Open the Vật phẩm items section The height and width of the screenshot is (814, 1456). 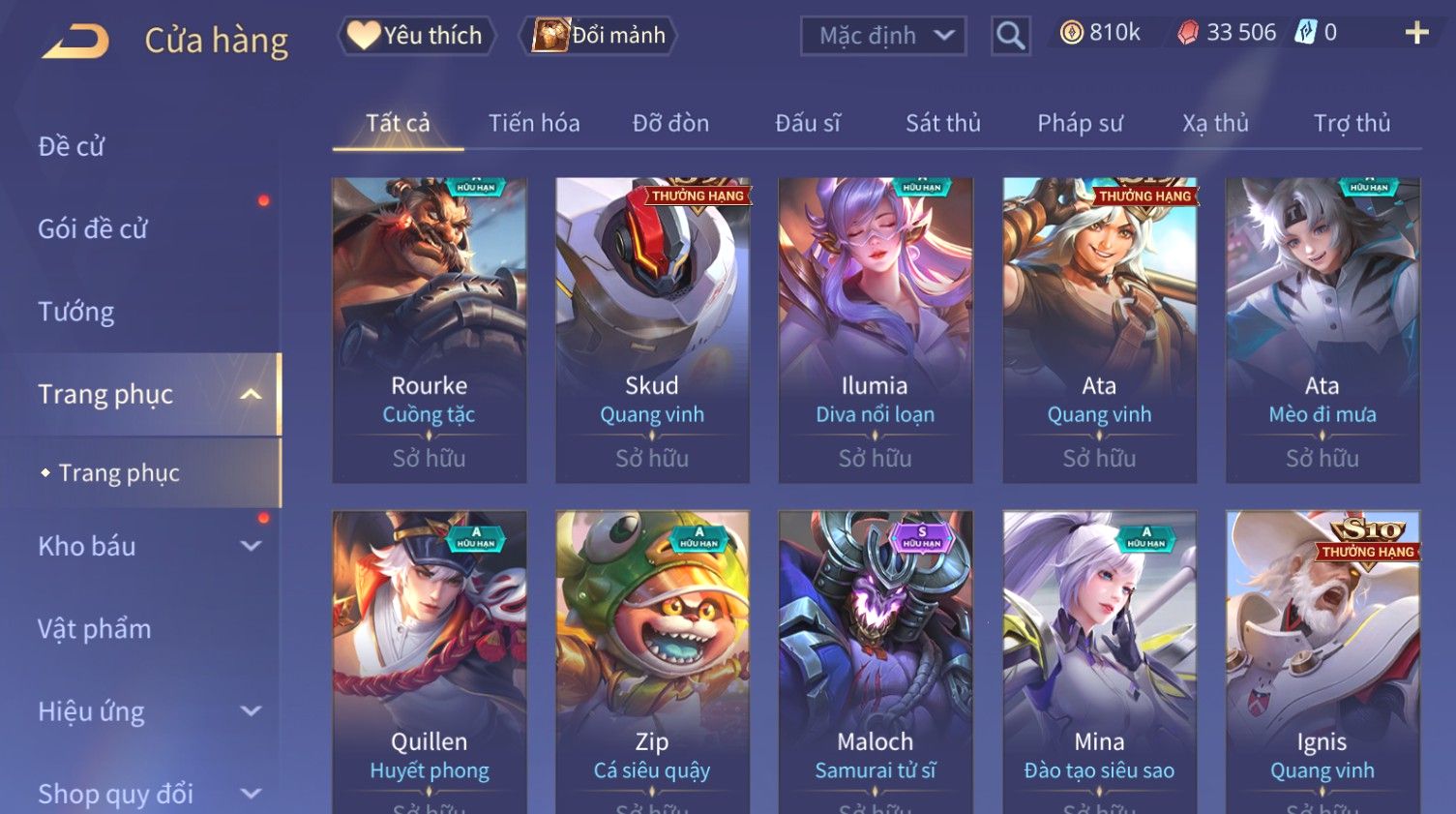(x=95, y=629)
